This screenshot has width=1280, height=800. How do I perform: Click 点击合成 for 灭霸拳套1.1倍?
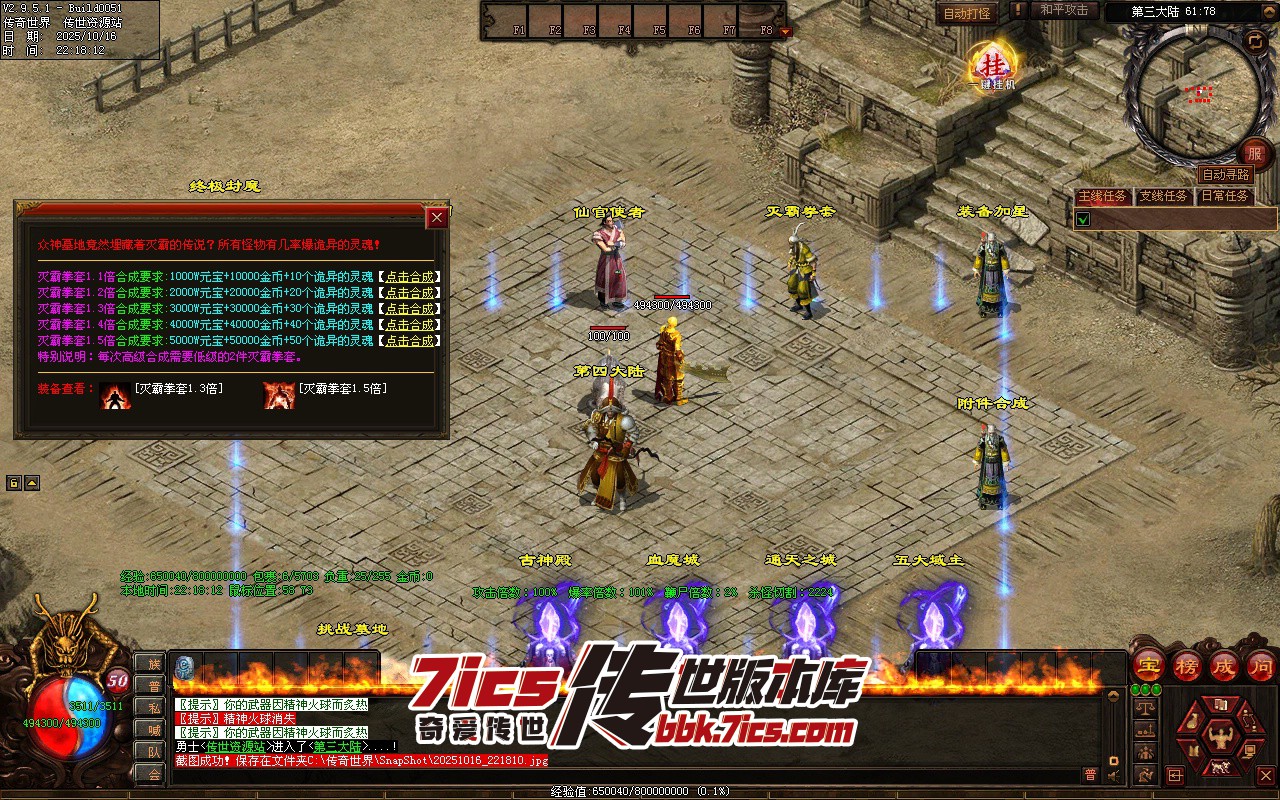[x=409, y=277]
